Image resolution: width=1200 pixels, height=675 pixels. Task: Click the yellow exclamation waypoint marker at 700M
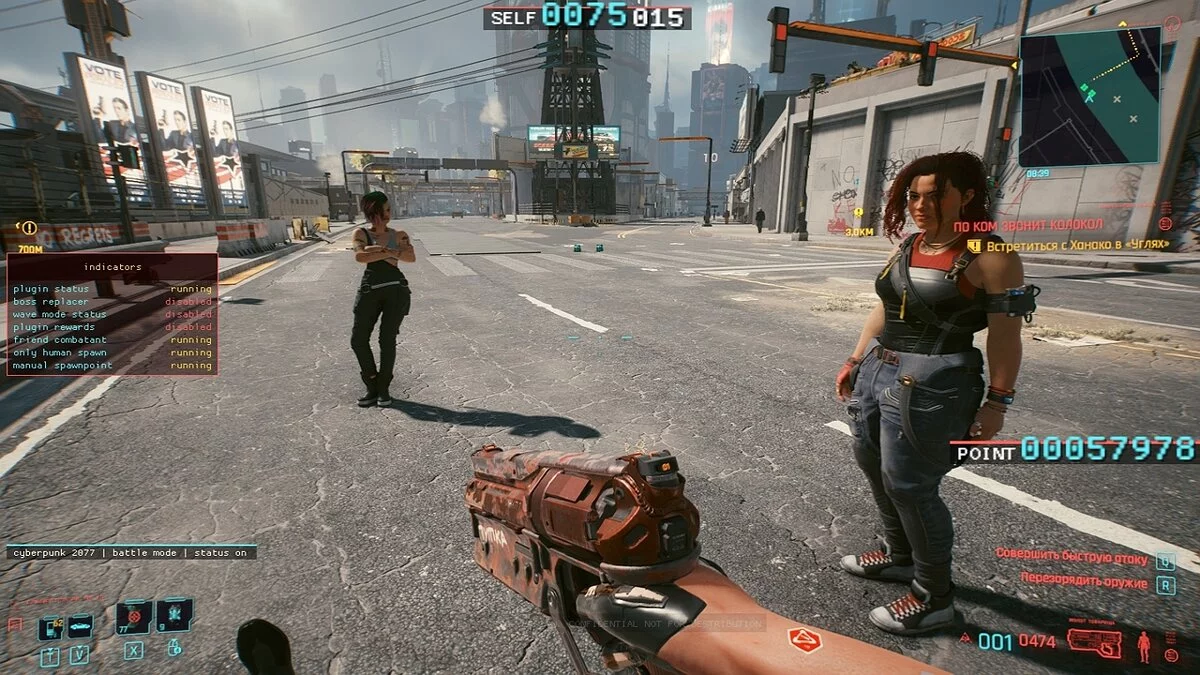click(29, 229)
